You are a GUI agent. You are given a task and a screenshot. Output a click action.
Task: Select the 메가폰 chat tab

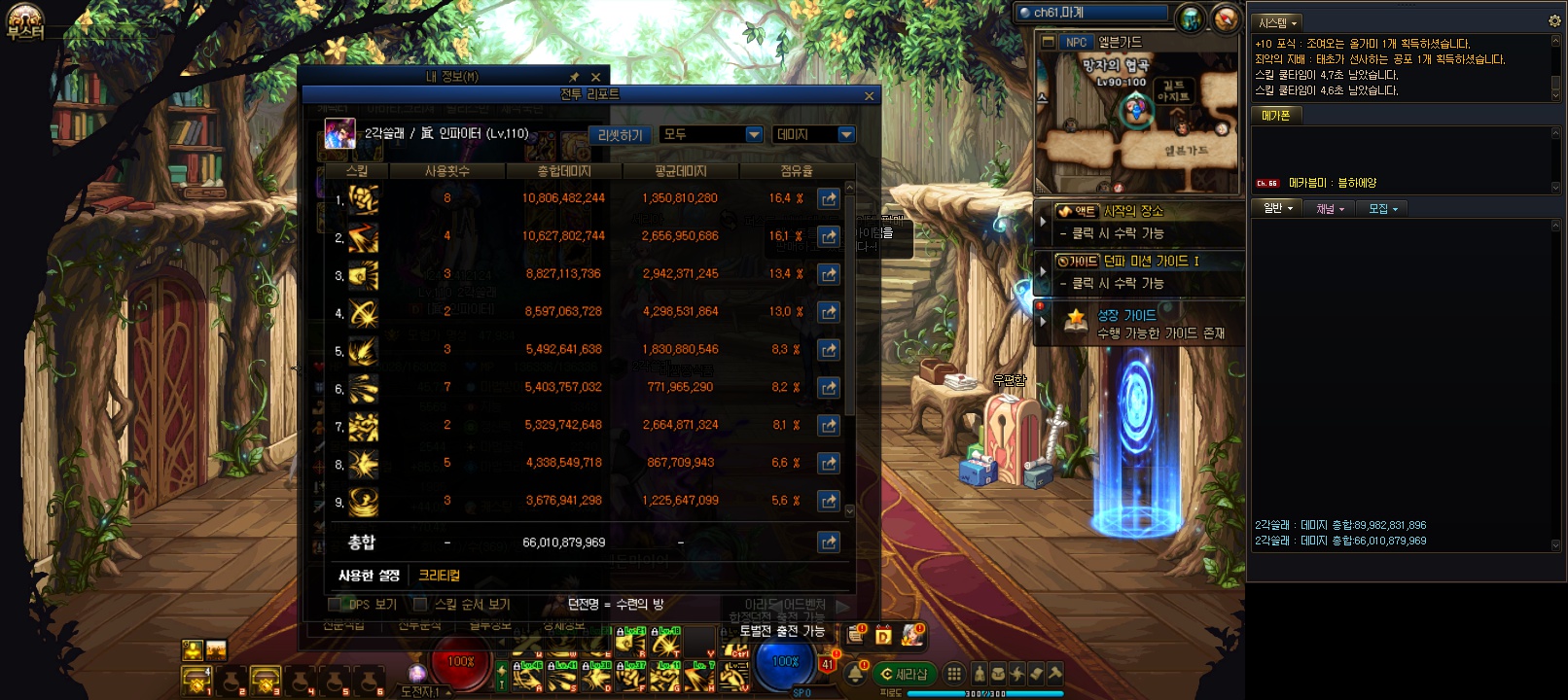coord(1275,115)
